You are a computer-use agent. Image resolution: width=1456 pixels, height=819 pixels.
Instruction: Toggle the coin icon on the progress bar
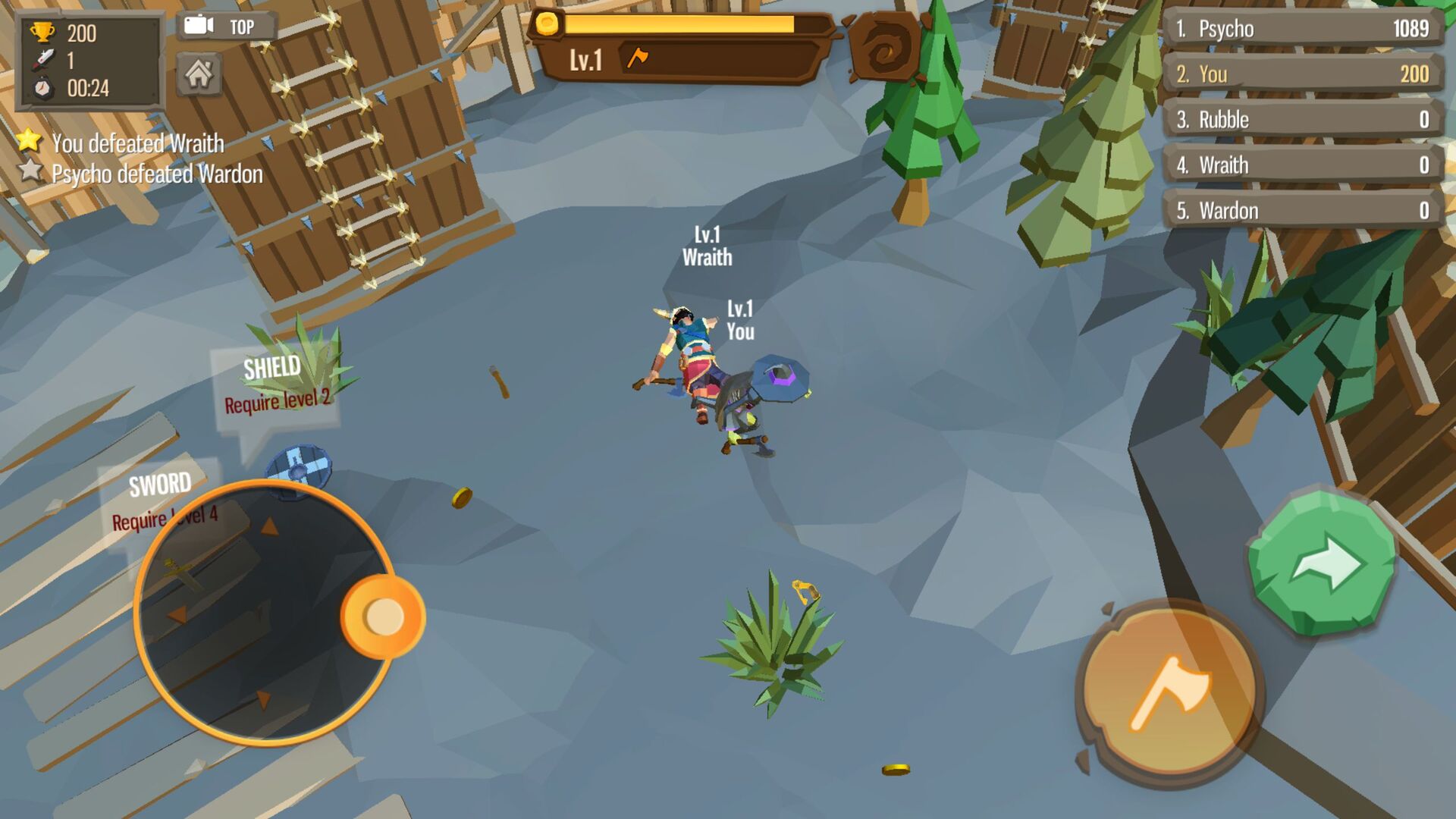[x=548, y=24]
